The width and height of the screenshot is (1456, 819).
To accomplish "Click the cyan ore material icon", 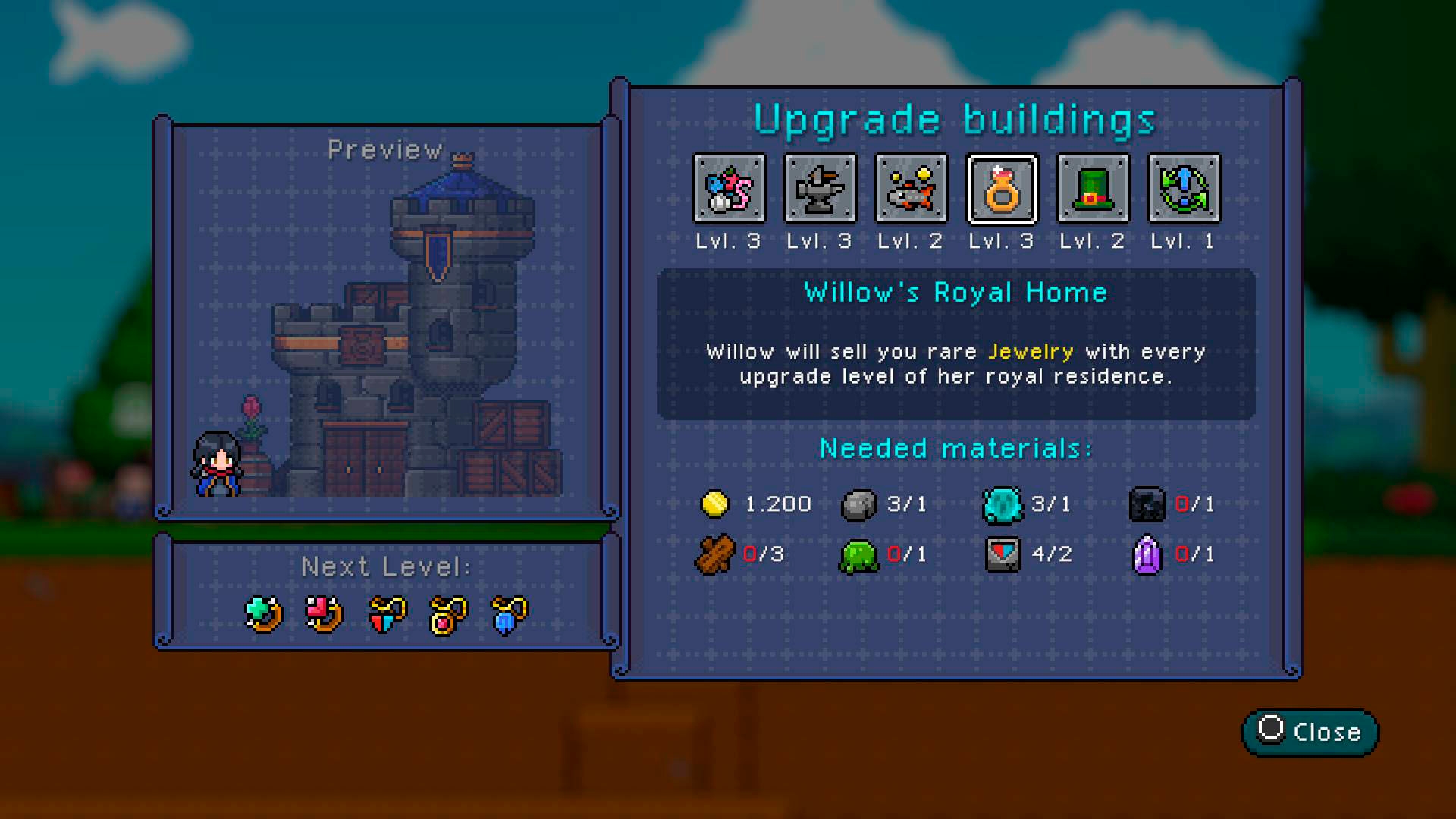I will pos(1002,504).
